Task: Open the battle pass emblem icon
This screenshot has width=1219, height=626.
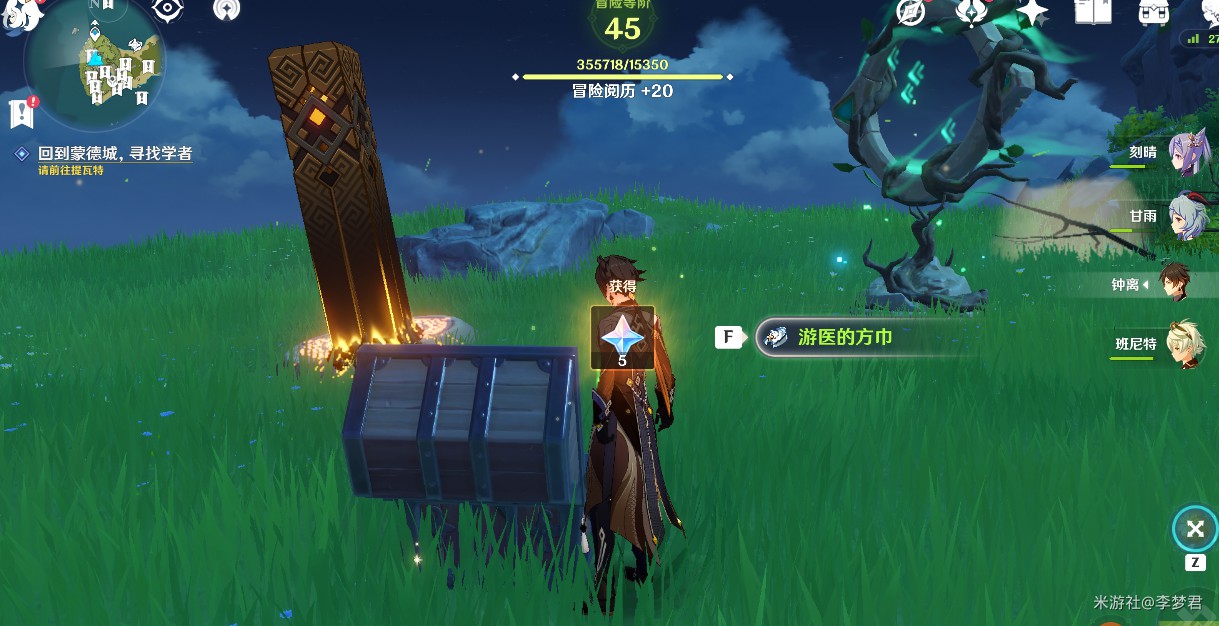Action: point(971,11)
